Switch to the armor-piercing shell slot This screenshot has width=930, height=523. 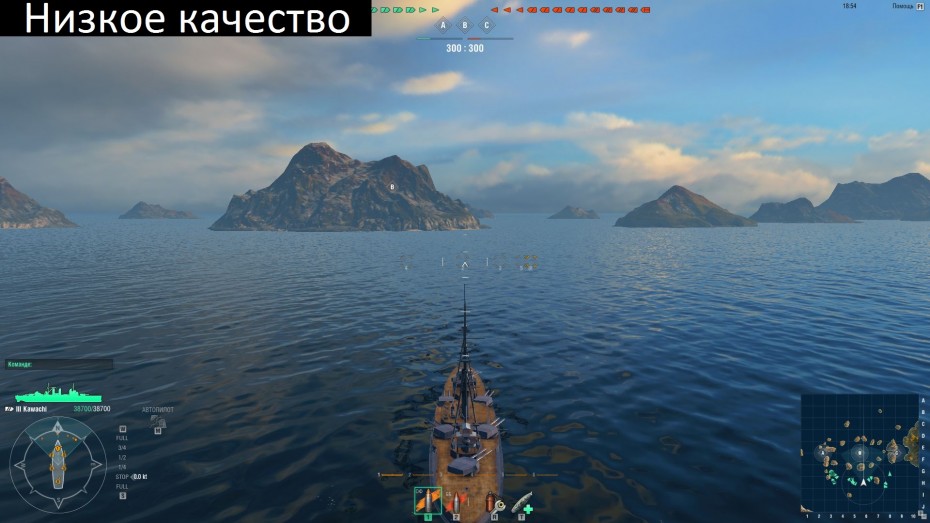click(x=457, y=499)
